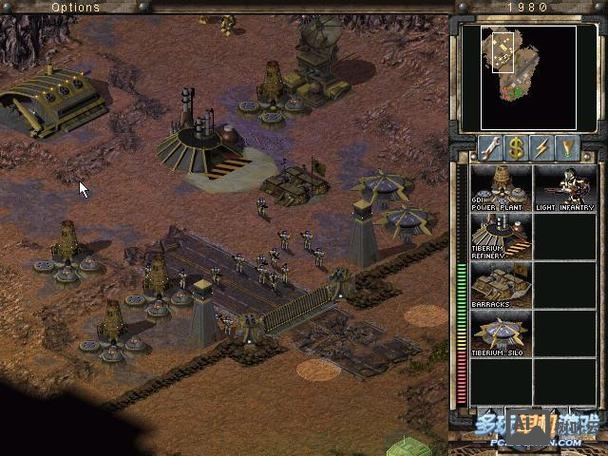
Task: Toggle the lightning bolt power button
Action: point(542,148)
